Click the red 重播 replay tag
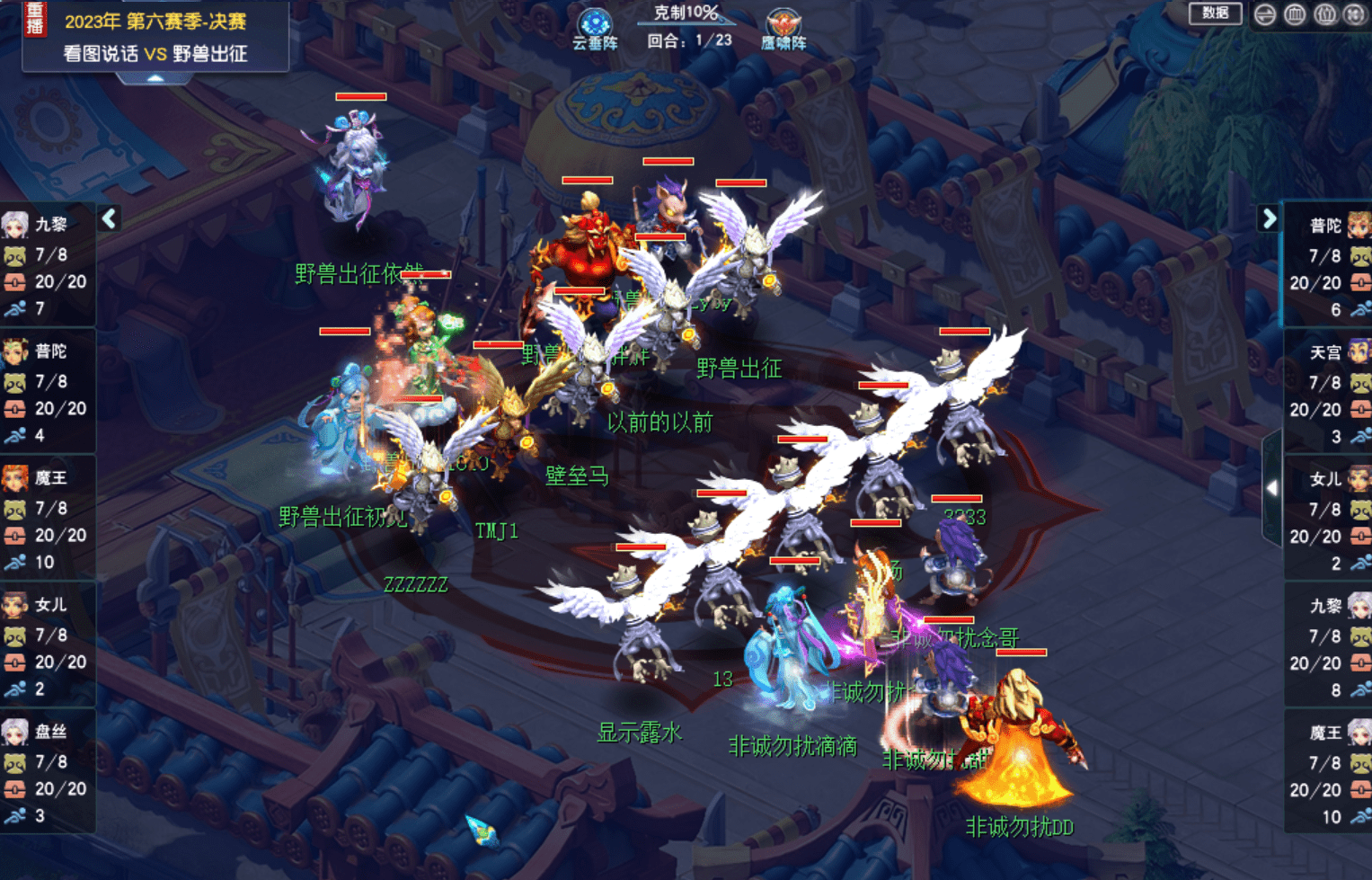 [x=35, y=19]
